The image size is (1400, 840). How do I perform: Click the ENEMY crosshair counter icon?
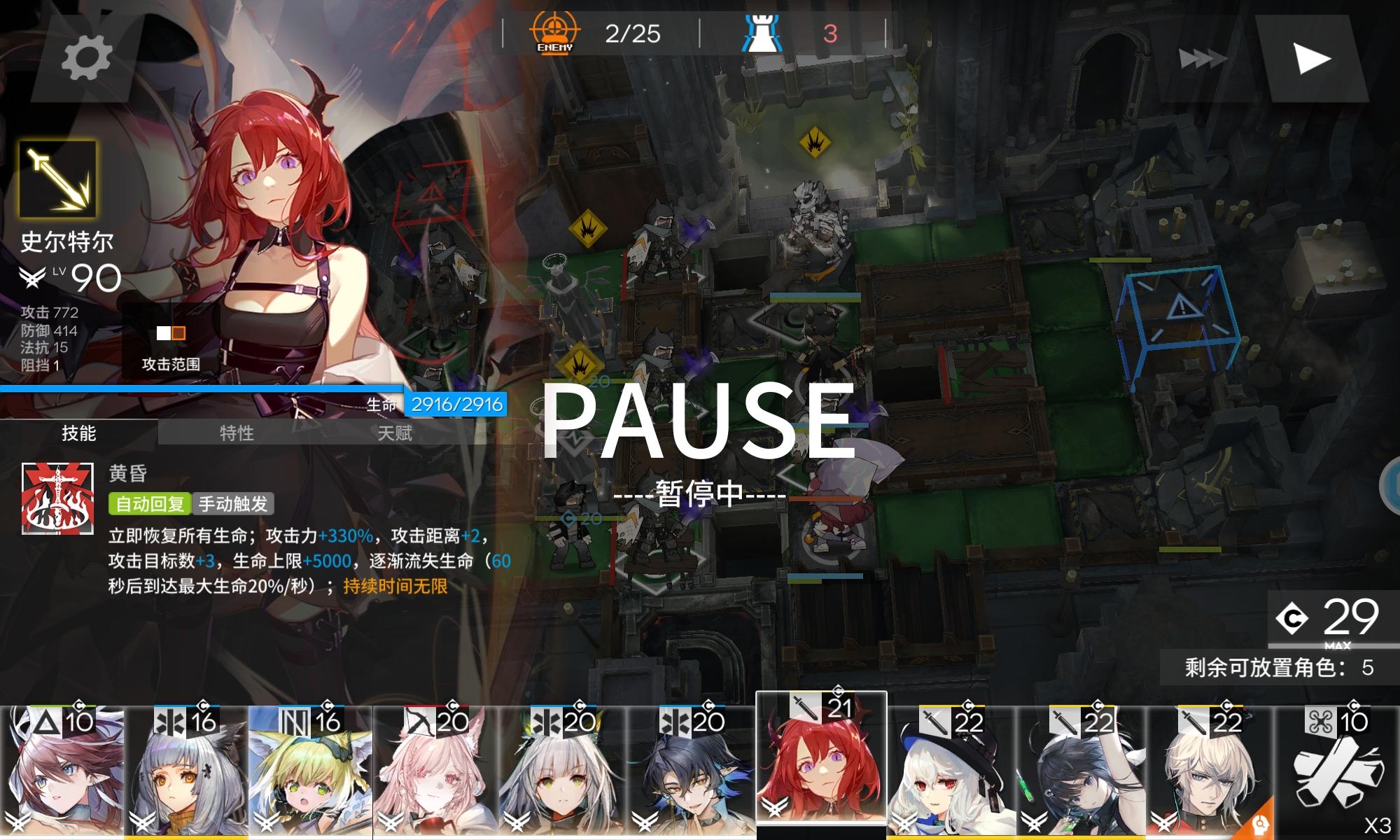[x=552, y=31]
